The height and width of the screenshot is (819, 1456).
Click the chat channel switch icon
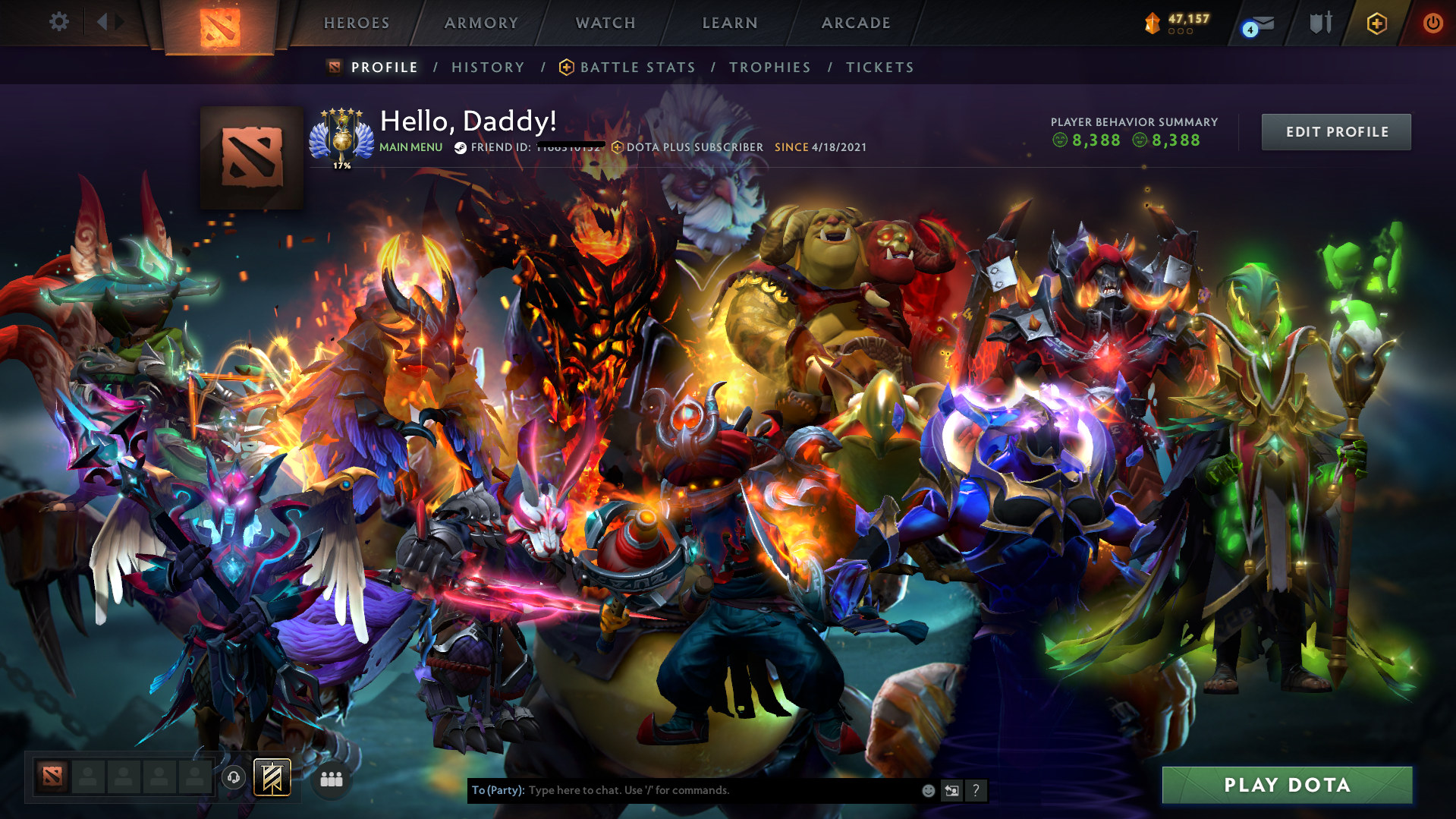click(951, 790)
